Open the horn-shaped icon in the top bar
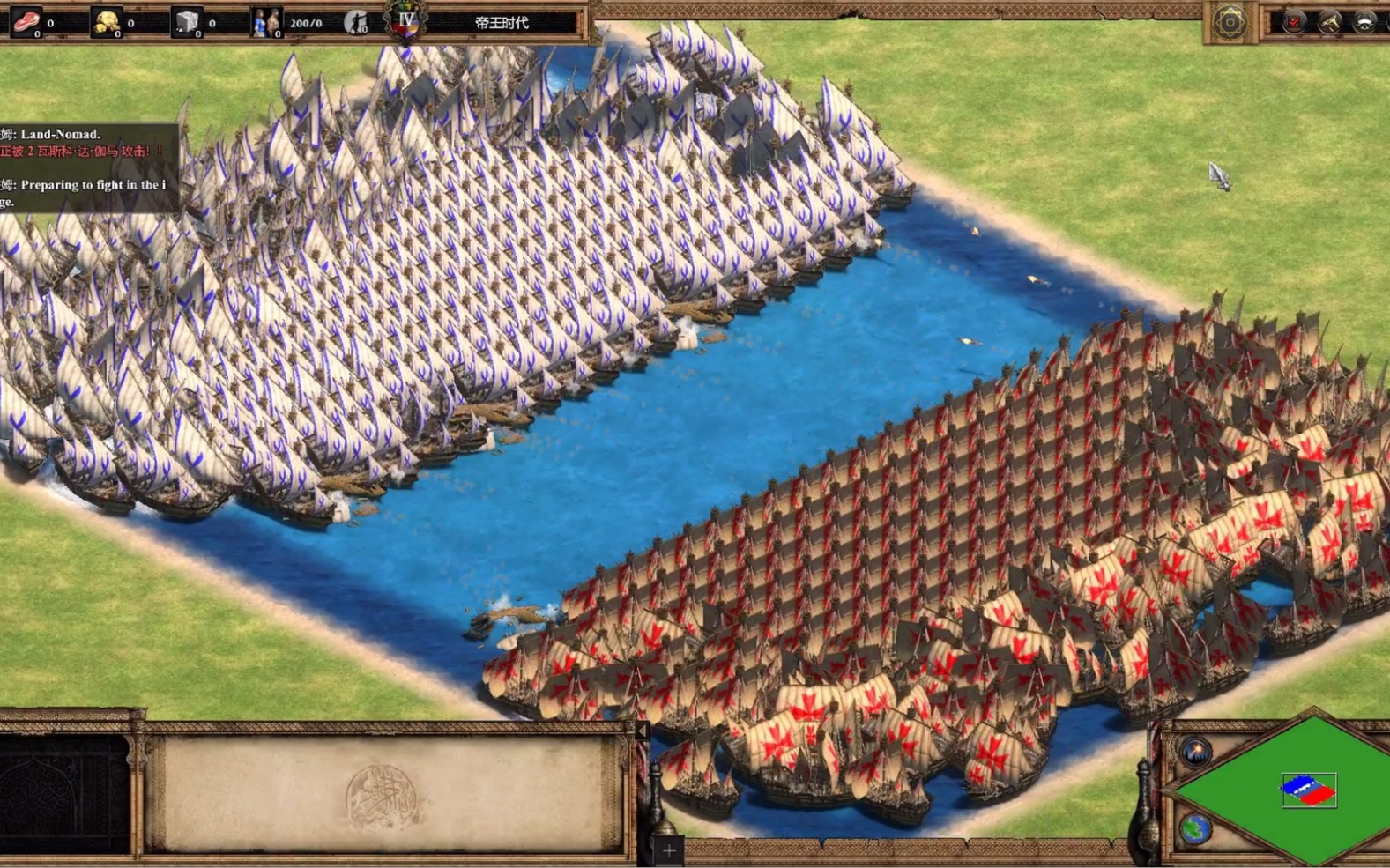This screenshot has height=868, width=1390. (1329, 22)
